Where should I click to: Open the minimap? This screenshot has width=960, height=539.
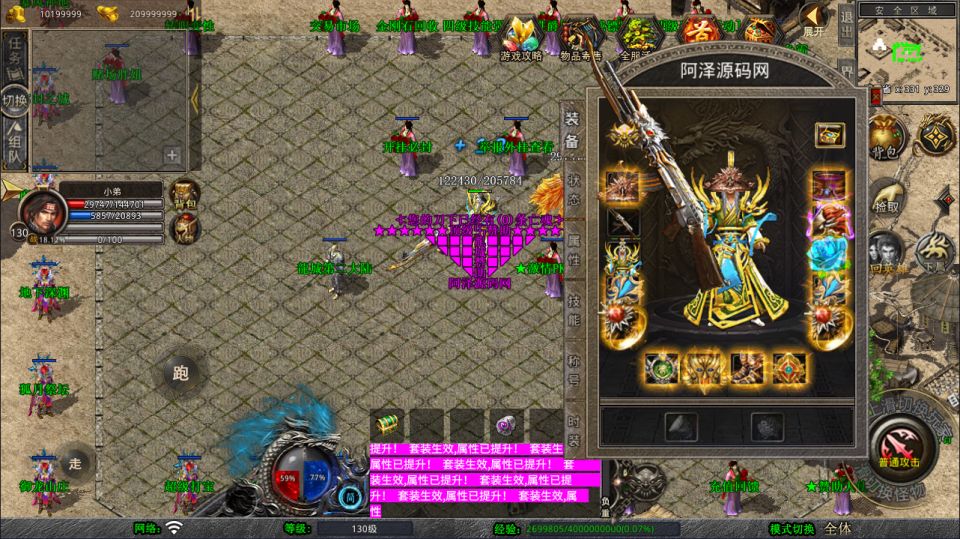click(907, 50)
